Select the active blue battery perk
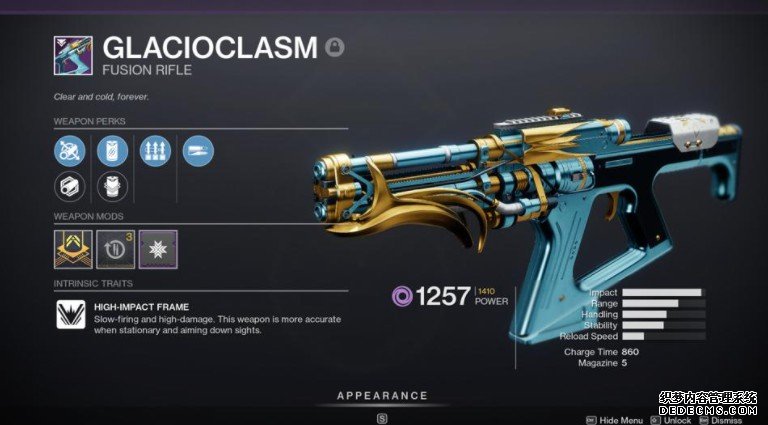This screenshot has width=768, height=425. pyautogui.click(x=110, y=152)
